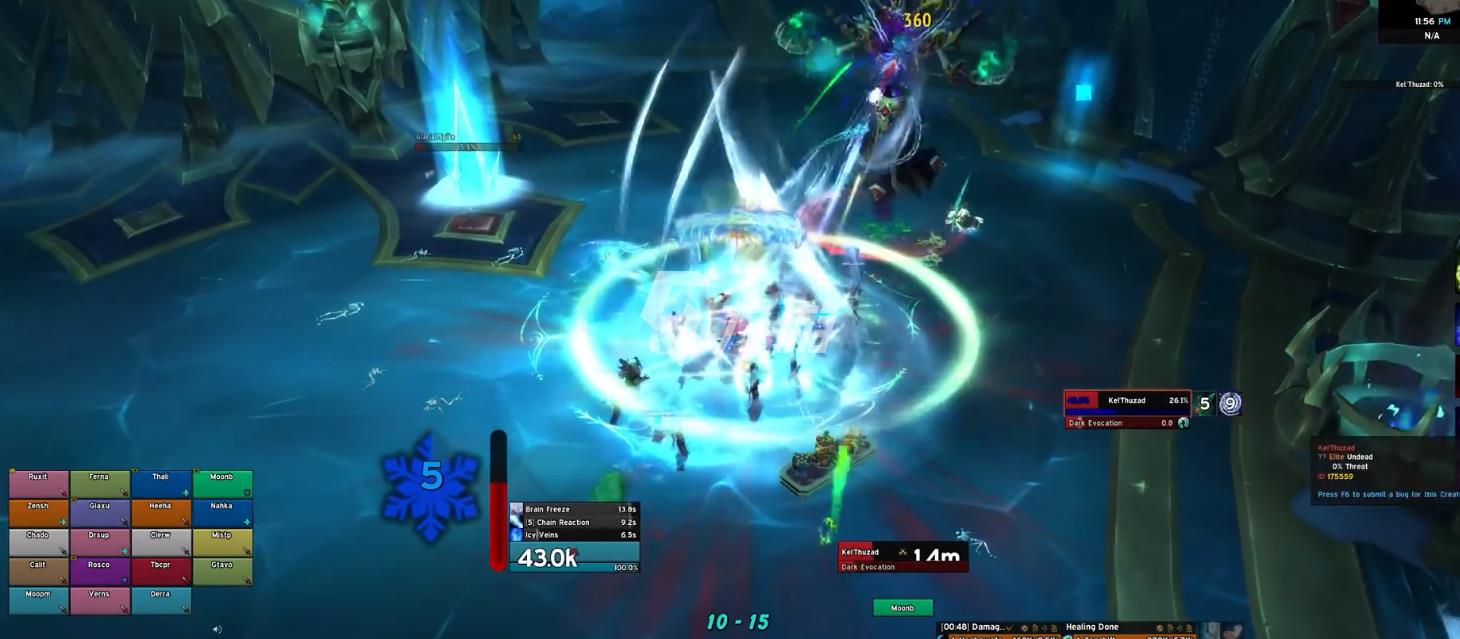The height and width of the screenshot is (639, 1460).
Task: Target Verns' pink raid frame
Action: (x=100, y=600)
